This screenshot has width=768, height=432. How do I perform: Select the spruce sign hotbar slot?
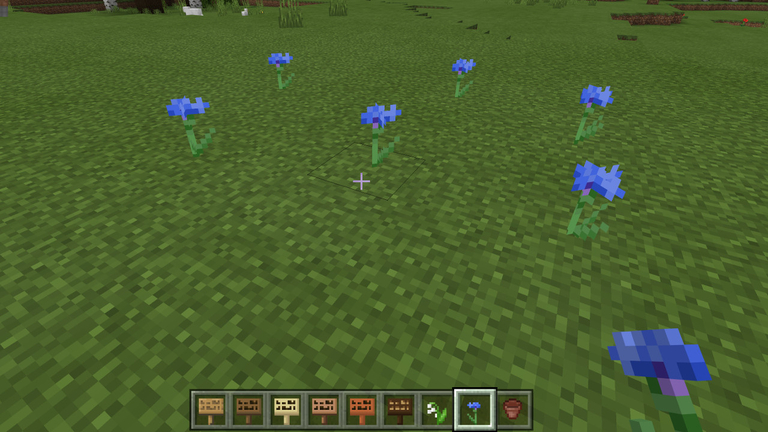[248, 409]
